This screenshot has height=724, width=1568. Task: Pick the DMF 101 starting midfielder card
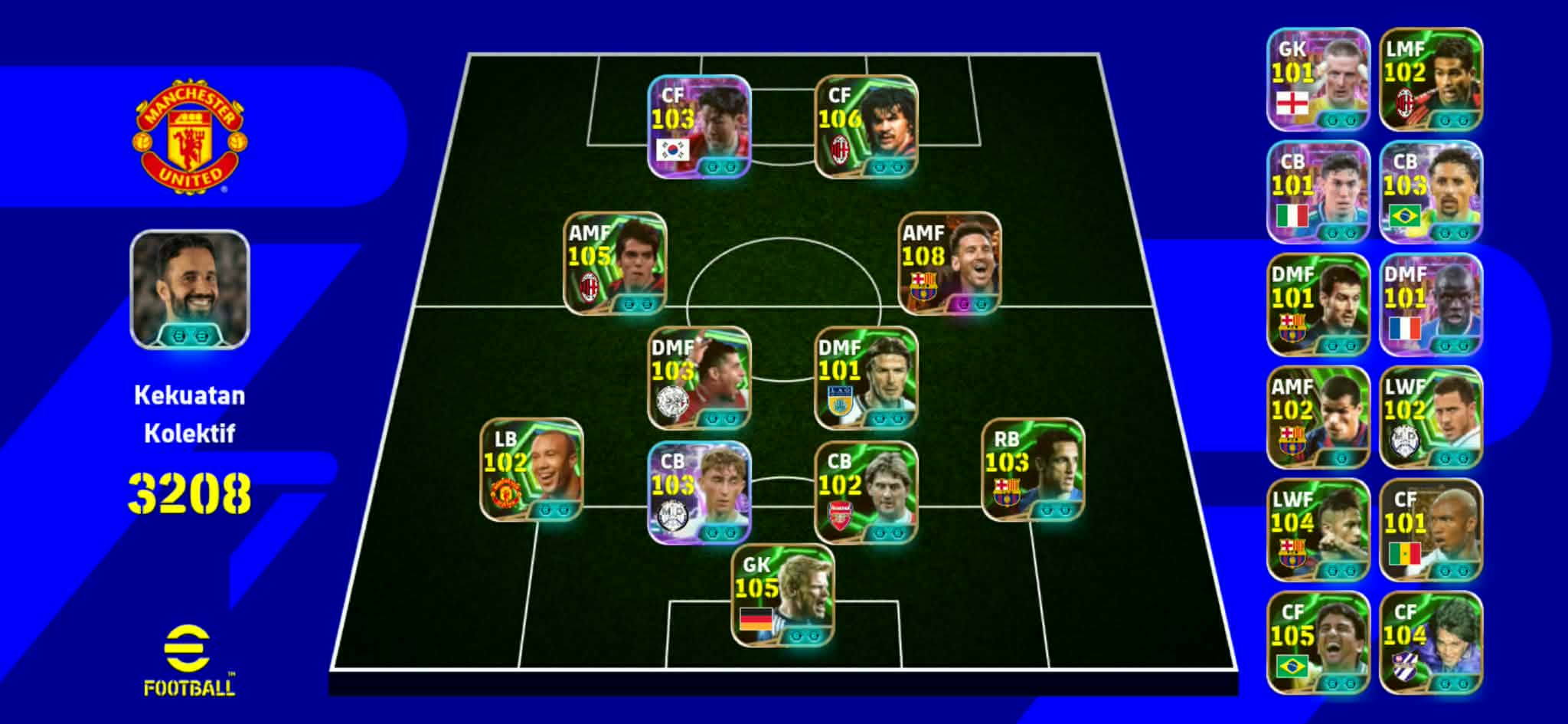click(x=866, y=378)
